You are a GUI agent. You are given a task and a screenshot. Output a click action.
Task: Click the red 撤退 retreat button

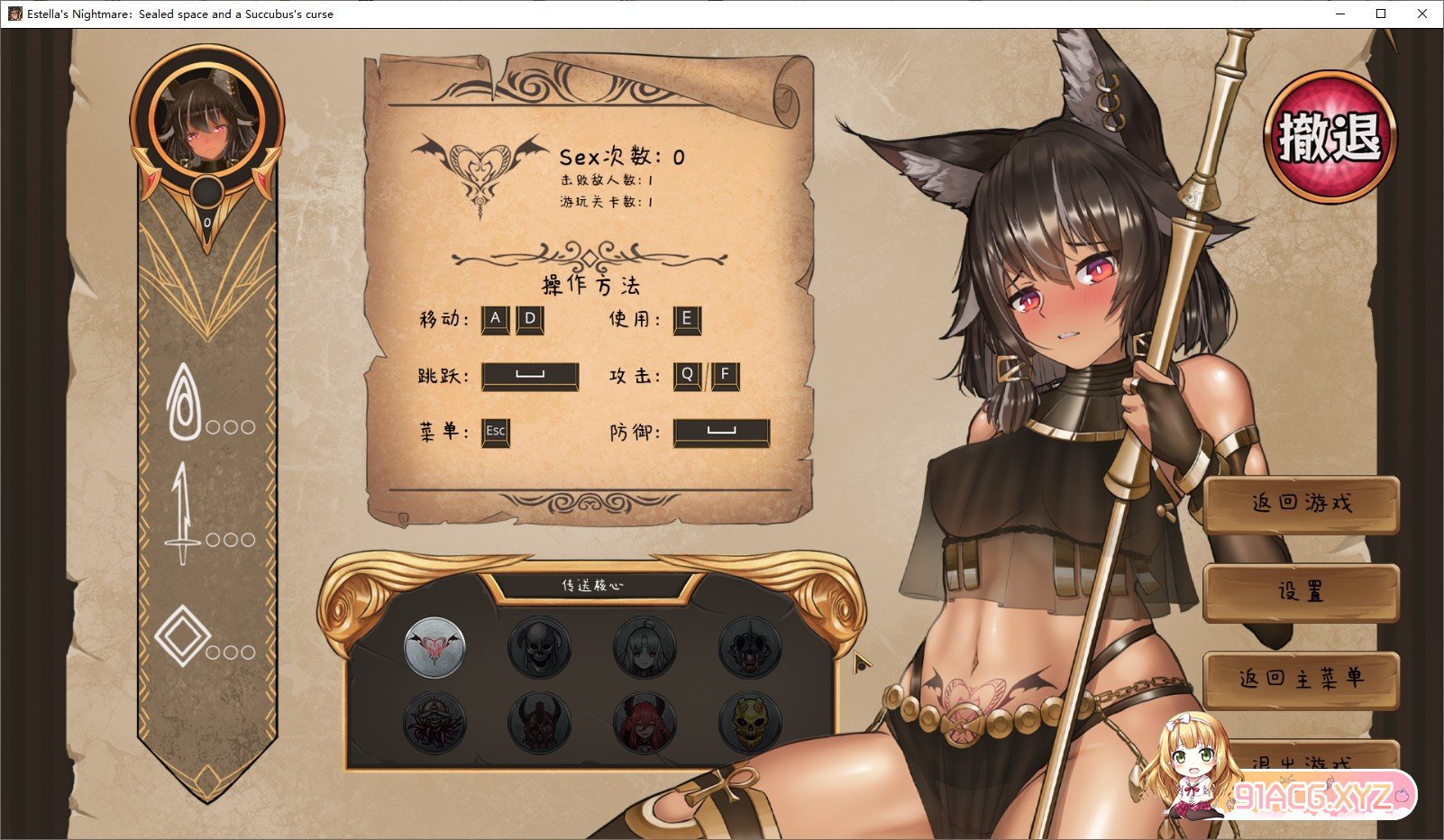pos(1330,137)
